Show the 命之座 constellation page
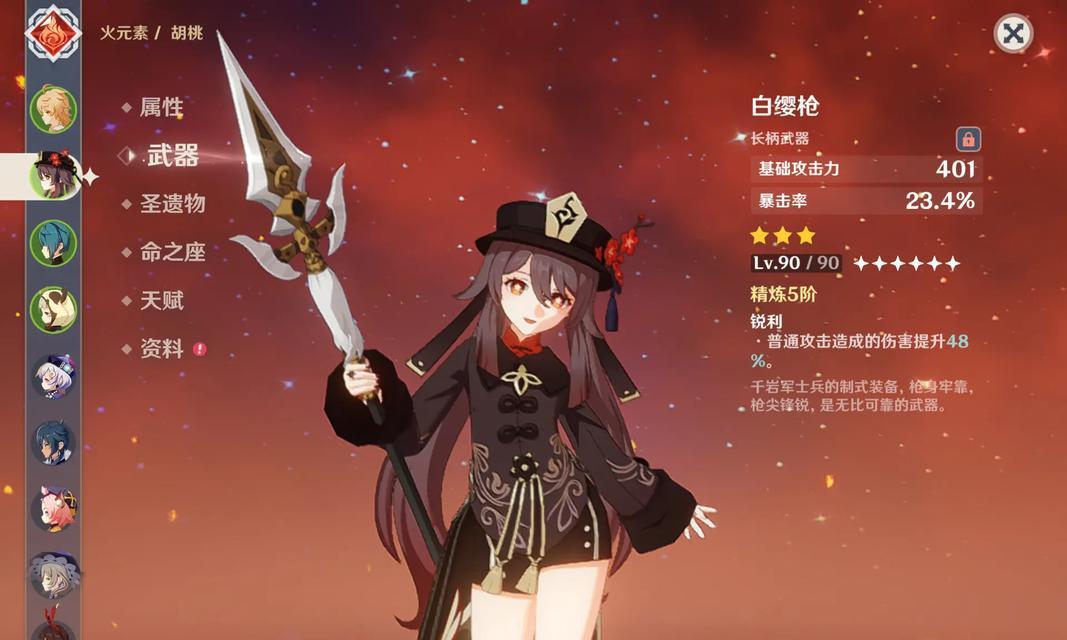 tap(171, 252)
